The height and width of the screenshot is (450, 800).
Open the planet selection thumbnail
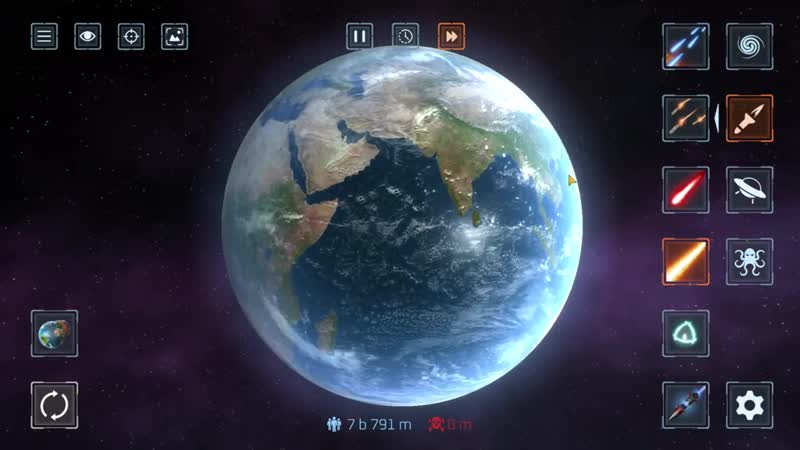tap(54, 333)
